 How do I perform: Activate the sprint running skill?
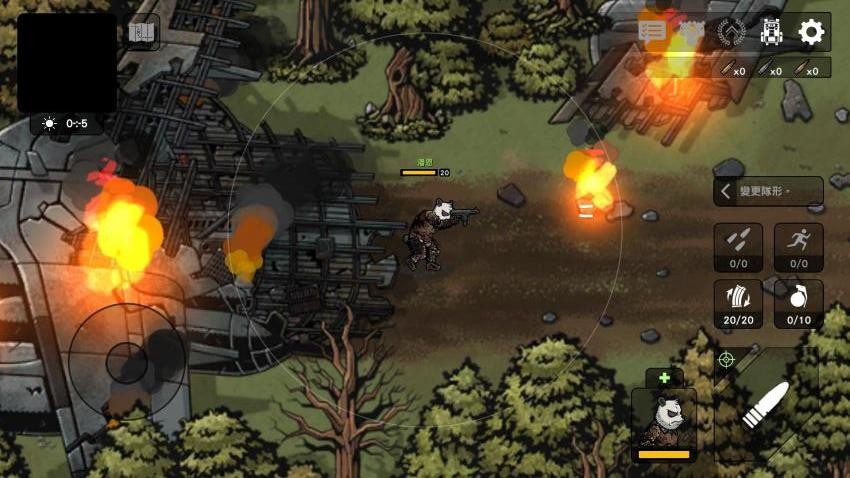[798, 246]
